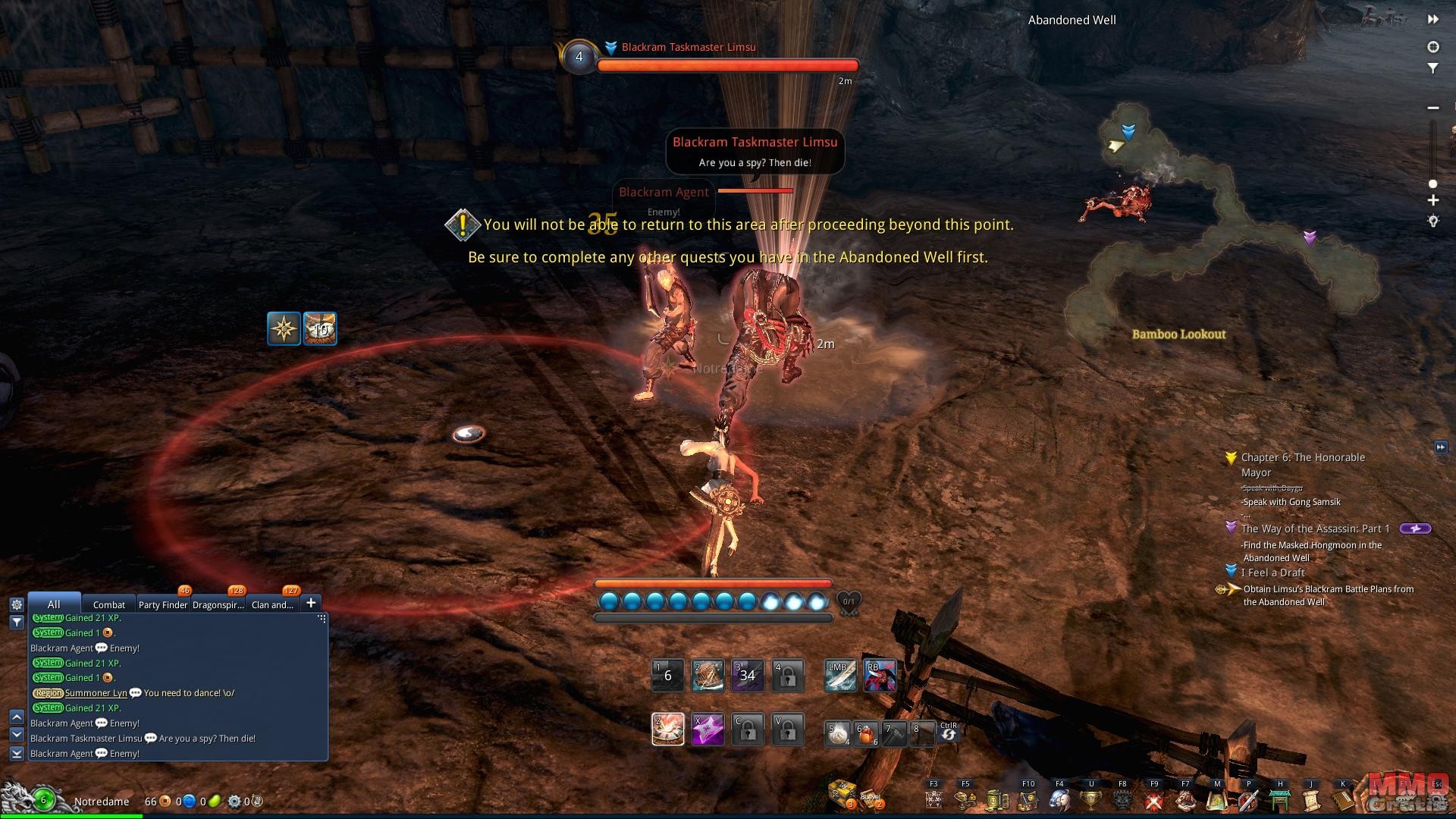Click Summoner Lyn's name in chat
1456x819 pixels.
pos(96,693)
